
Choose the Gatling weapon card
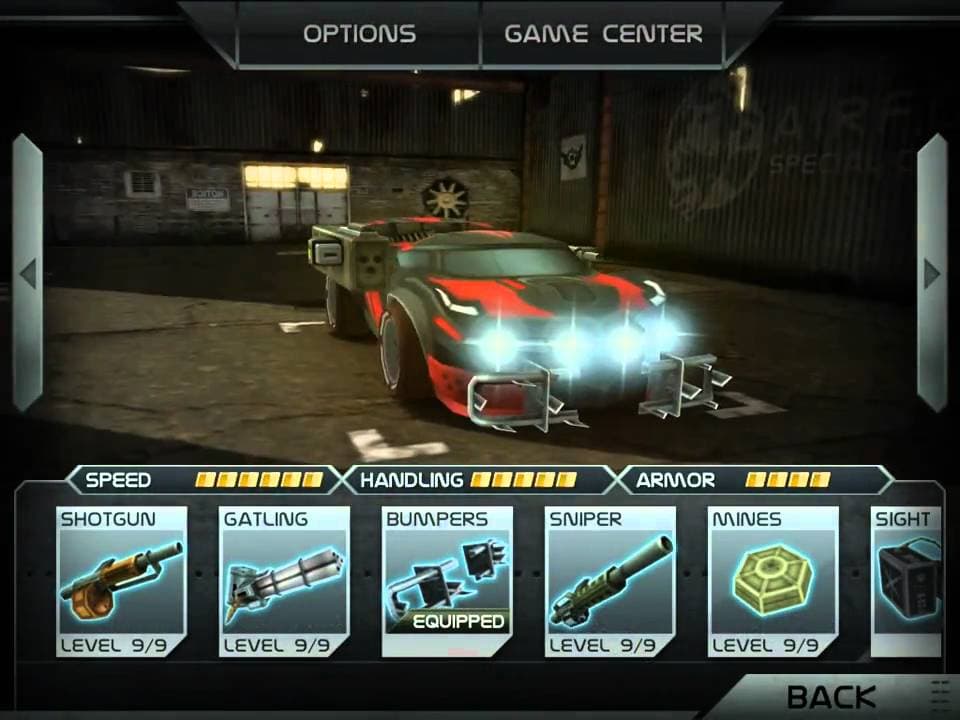(x=285, y=582)
